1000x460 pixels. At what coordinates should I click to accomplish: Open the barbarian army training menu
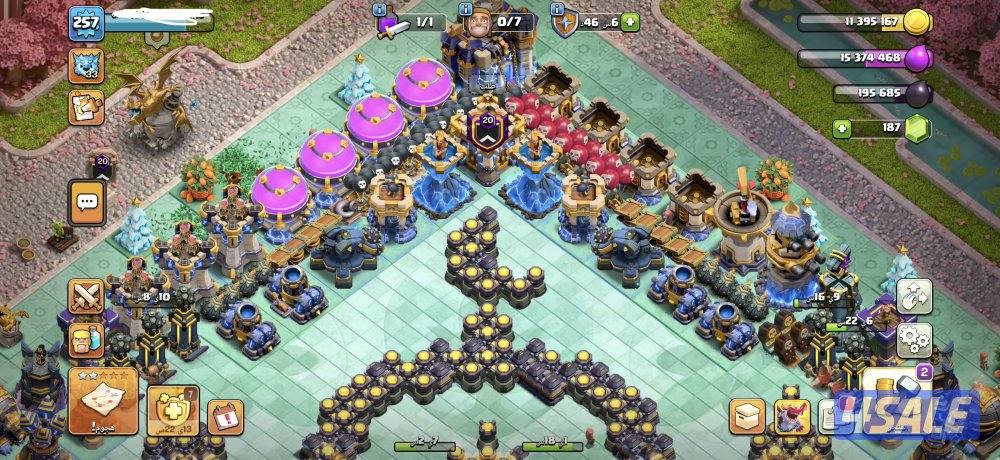point(87,341)
